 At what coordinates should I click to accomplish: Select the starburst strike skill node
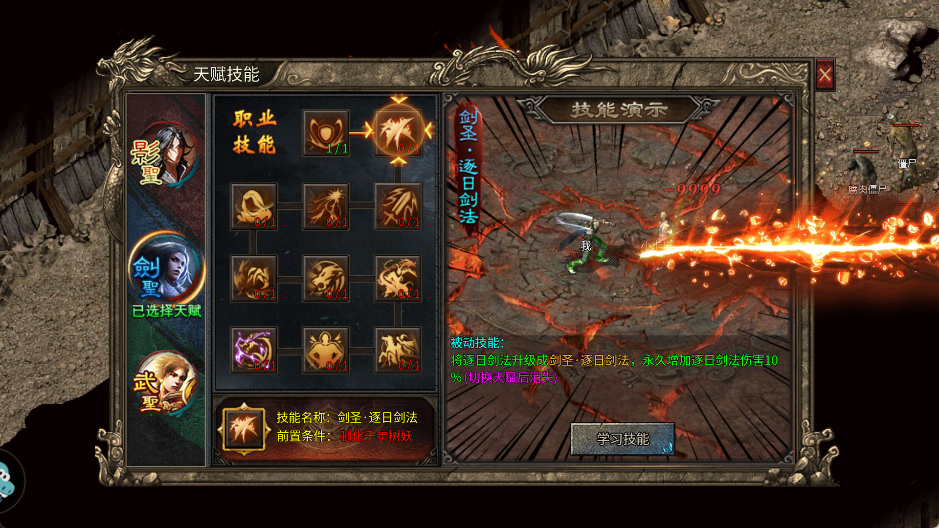point(327,205)
